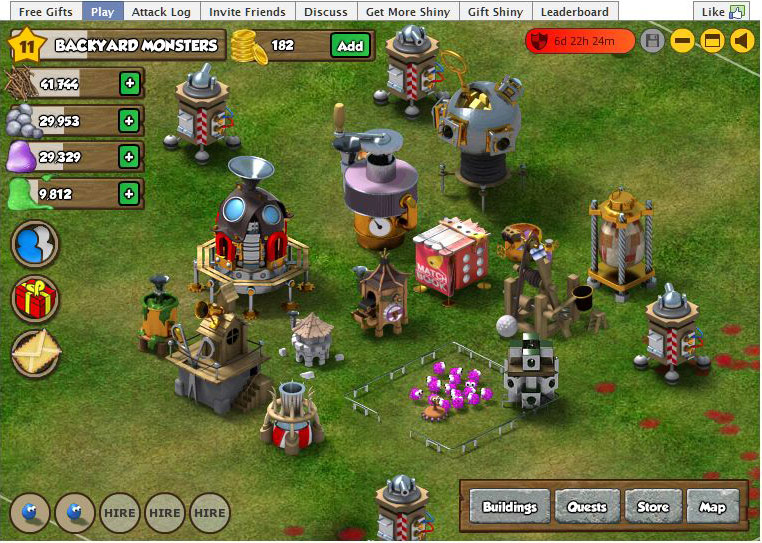Open the Quests panel
This screenshot has width=762, height=543.
point(587,506)
